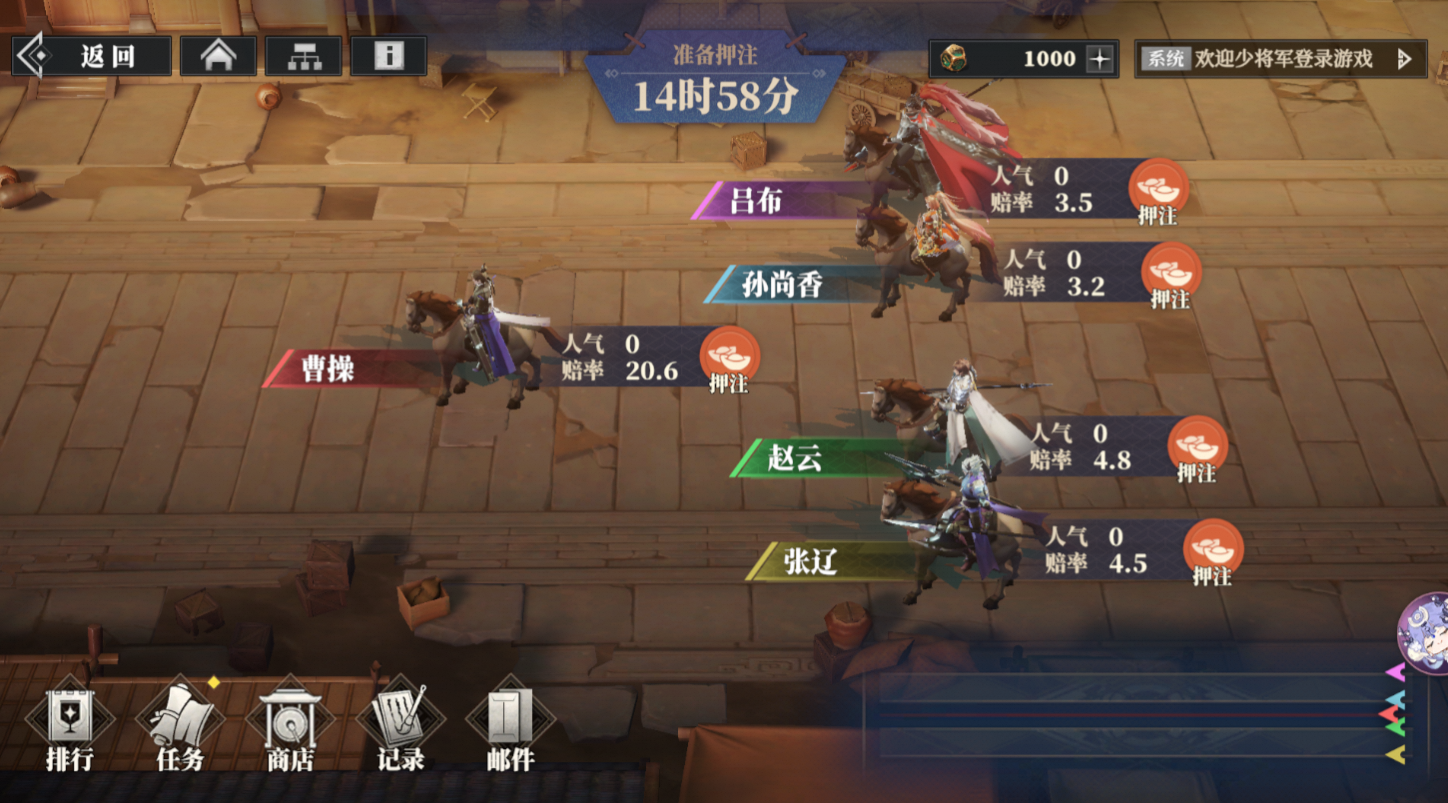
Task: Add more currency with the plus button
Action: pos(1100,59)
